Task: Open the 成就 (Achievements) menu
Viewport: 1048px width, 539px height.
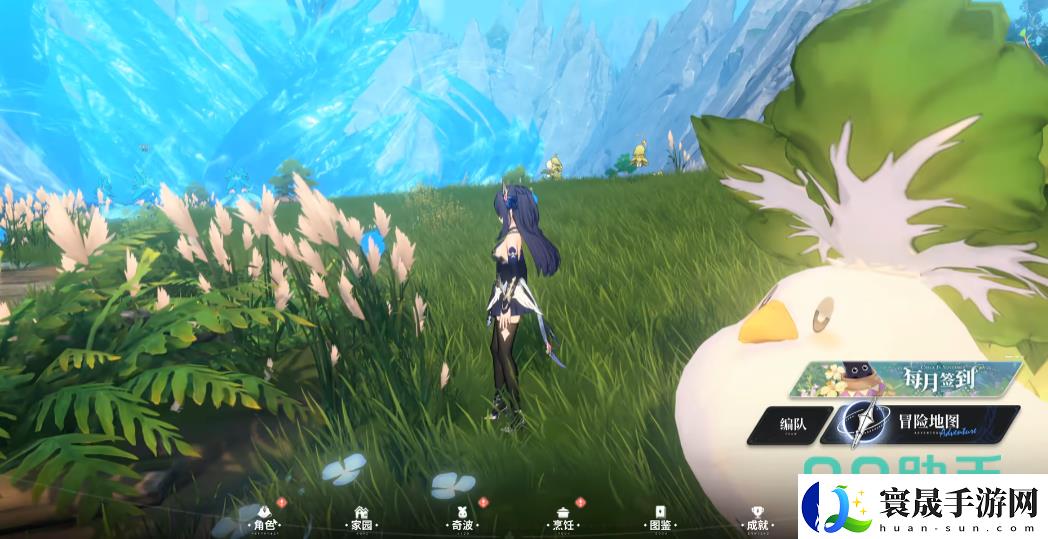Action: tap(757, 517)
